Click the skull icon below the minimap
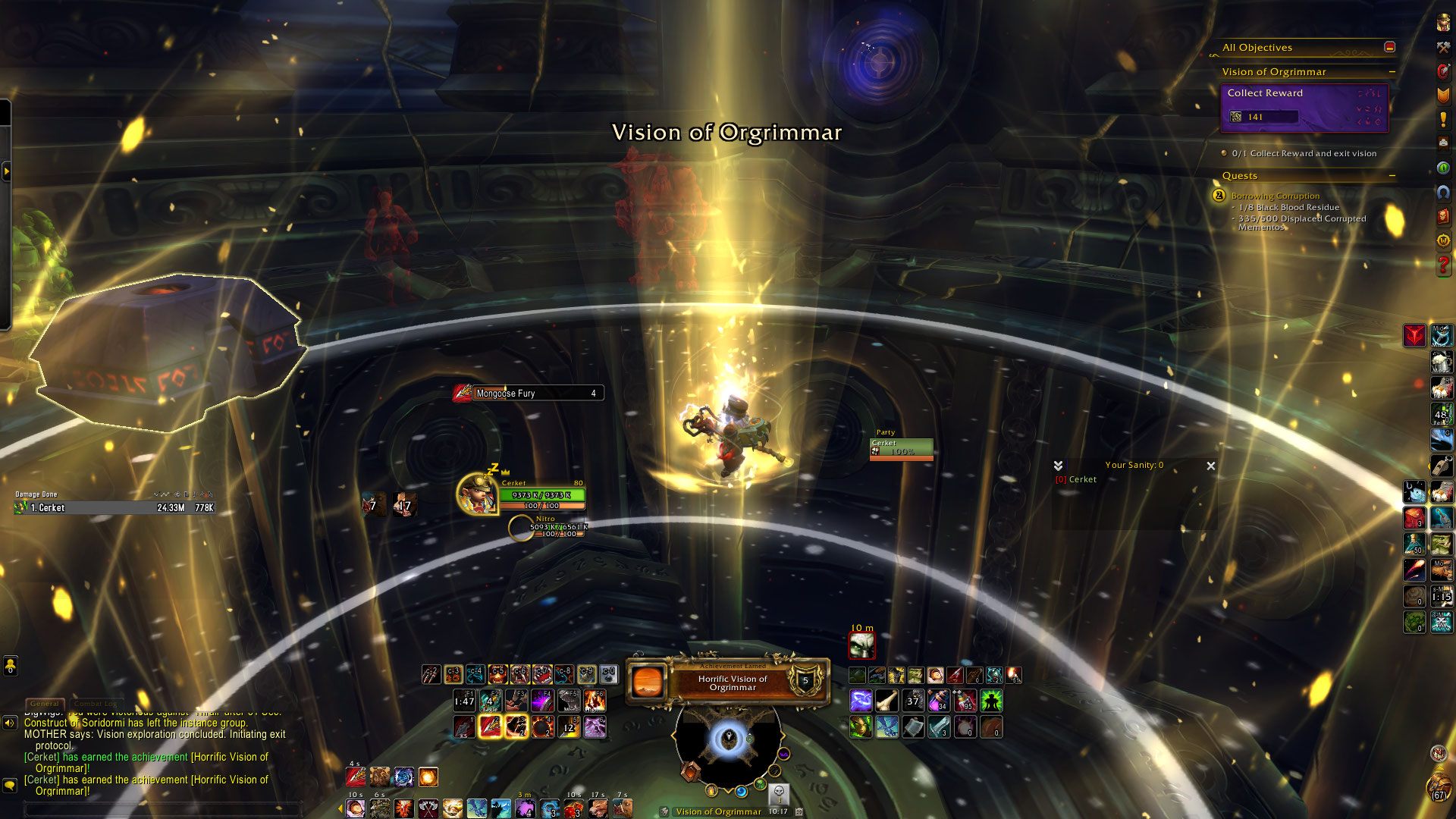 (x=778, y=793)
